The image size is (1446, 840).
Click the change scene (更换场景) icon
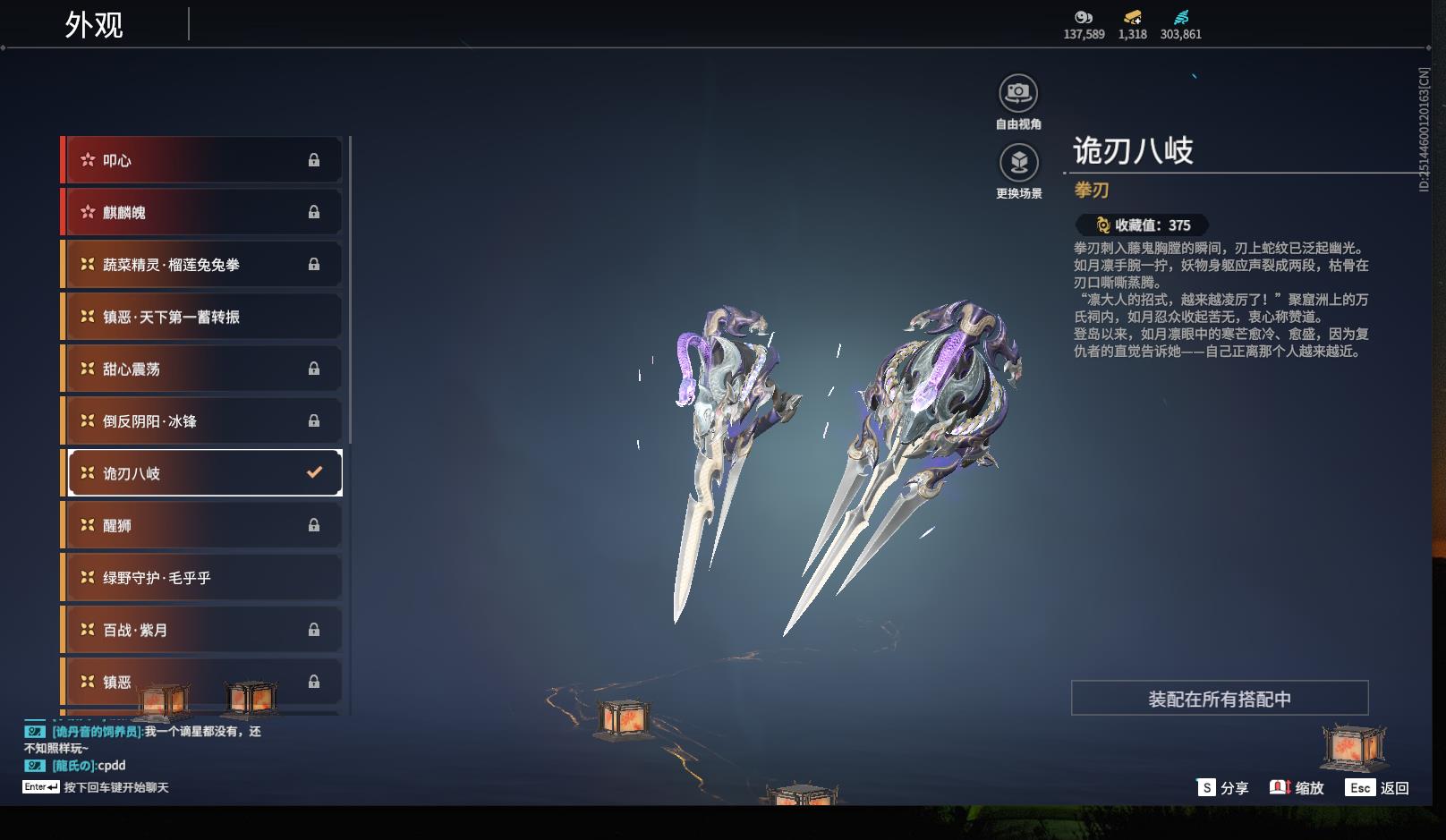click(1018, 163)
